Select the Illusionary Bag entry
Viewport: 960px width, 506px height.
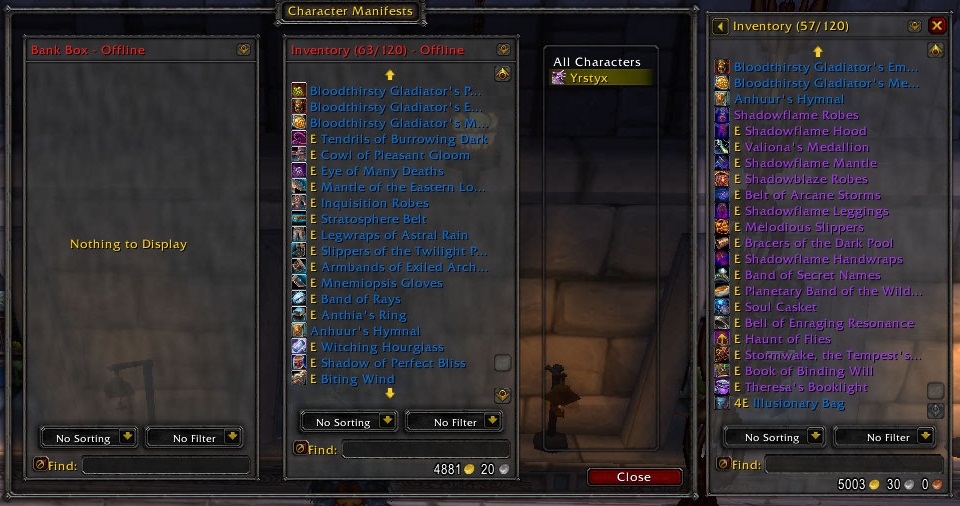[799, 403]
